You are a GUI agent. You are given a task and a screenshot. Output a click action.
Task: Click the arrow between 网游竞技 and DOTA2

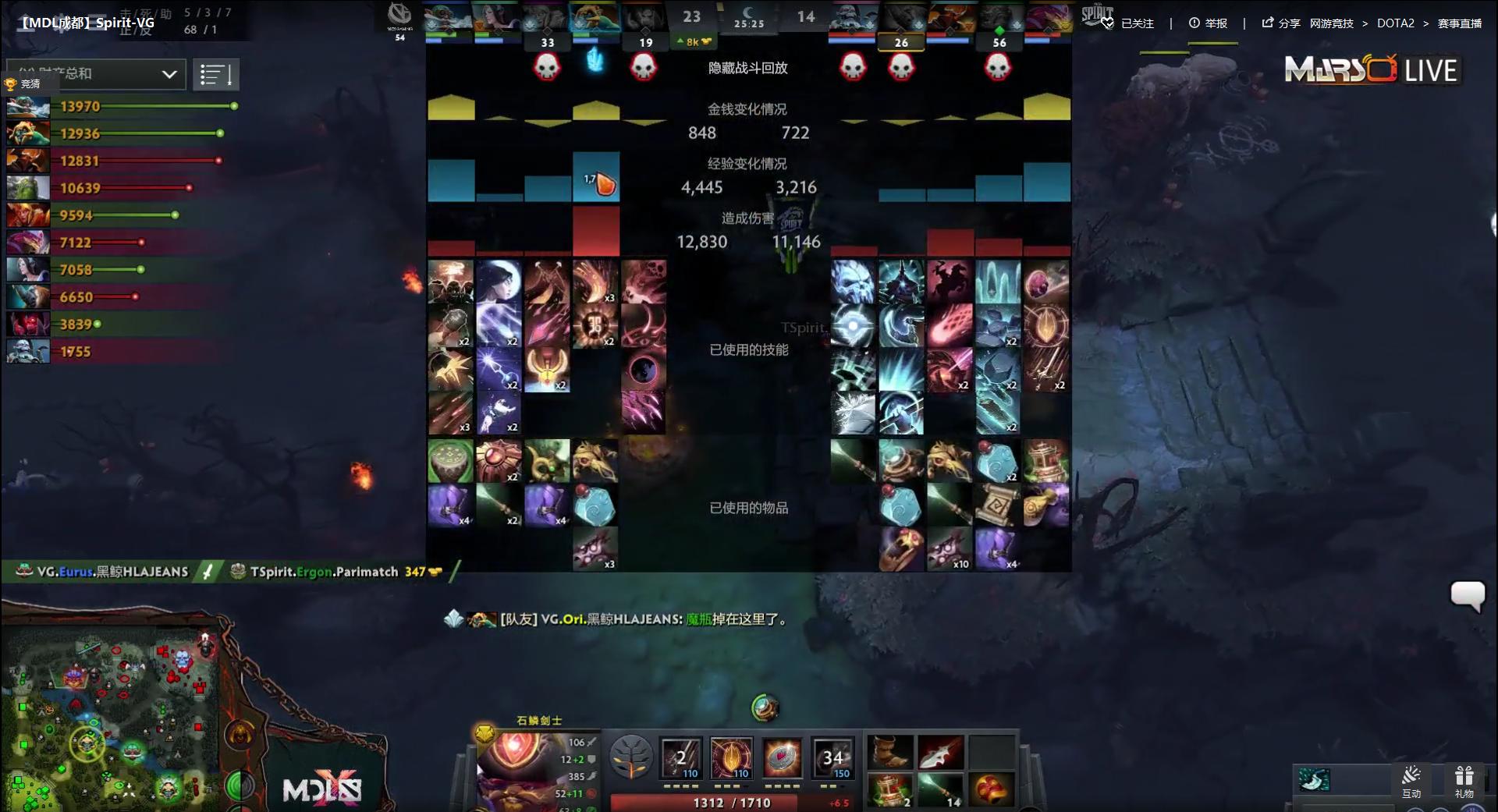point(1368,23)
